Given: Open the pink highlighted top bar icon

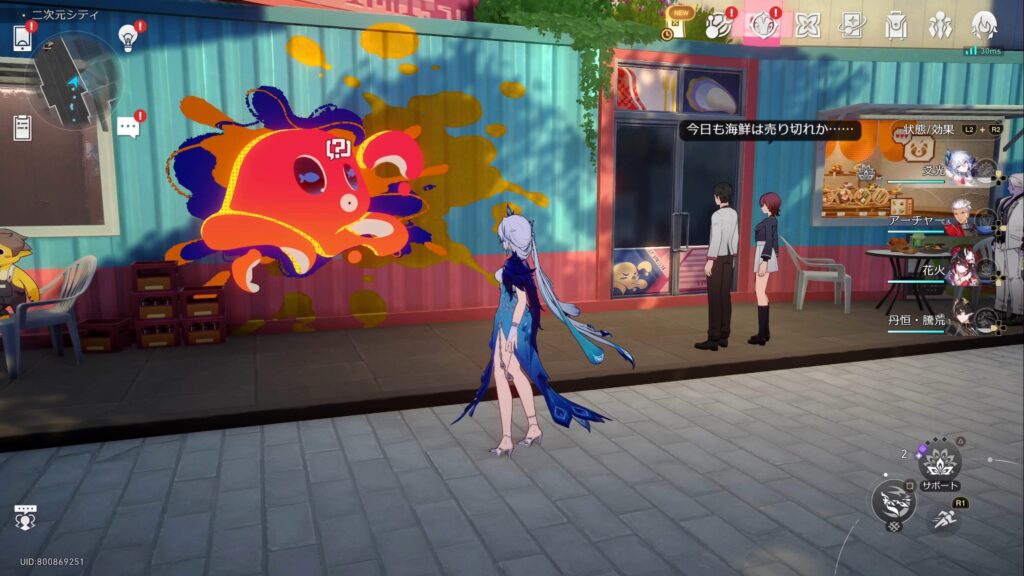Looking at the screenshot, I should pyautogui.click(x=764, y=25).
